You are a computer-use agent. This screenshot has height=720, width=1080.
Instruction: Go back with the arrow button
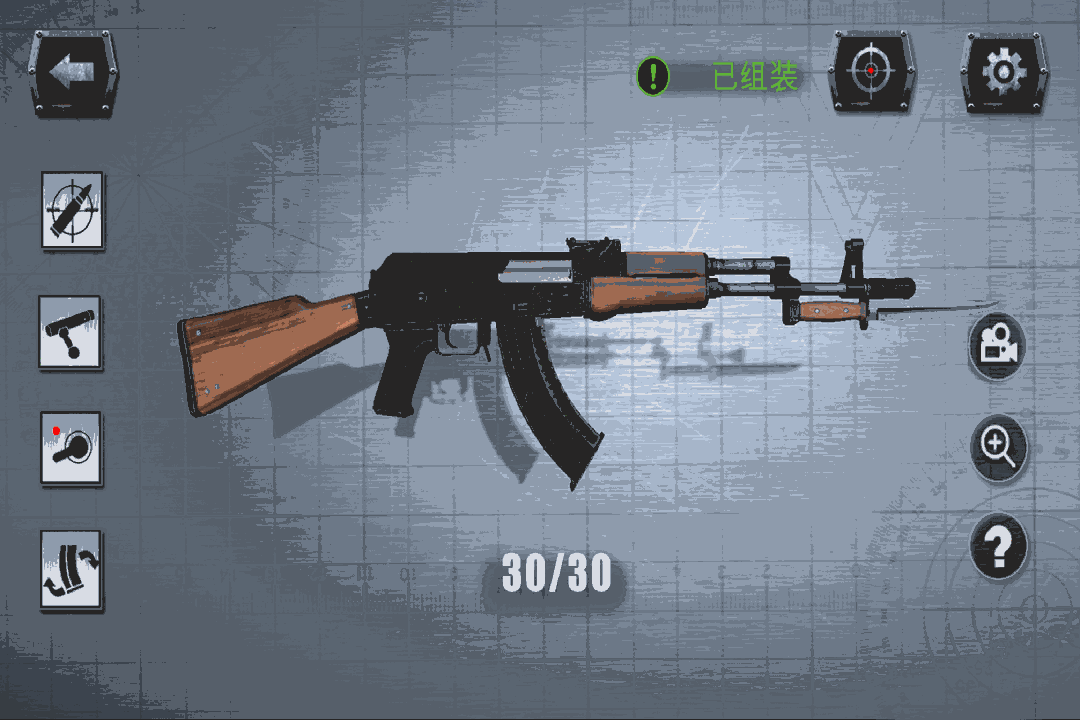[74, 73]
